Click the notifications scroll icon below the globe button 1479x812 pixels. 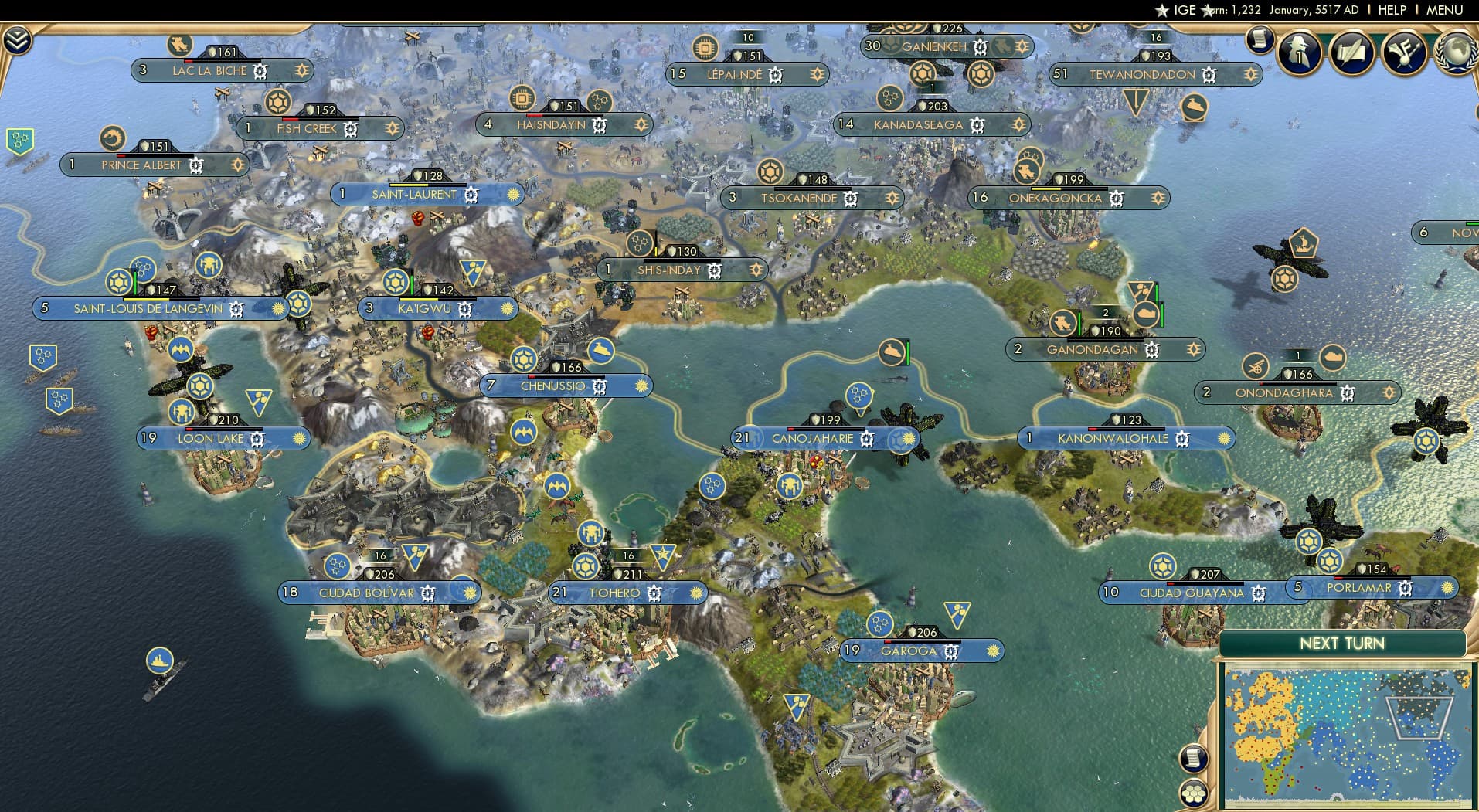[x=1261, y=39]
